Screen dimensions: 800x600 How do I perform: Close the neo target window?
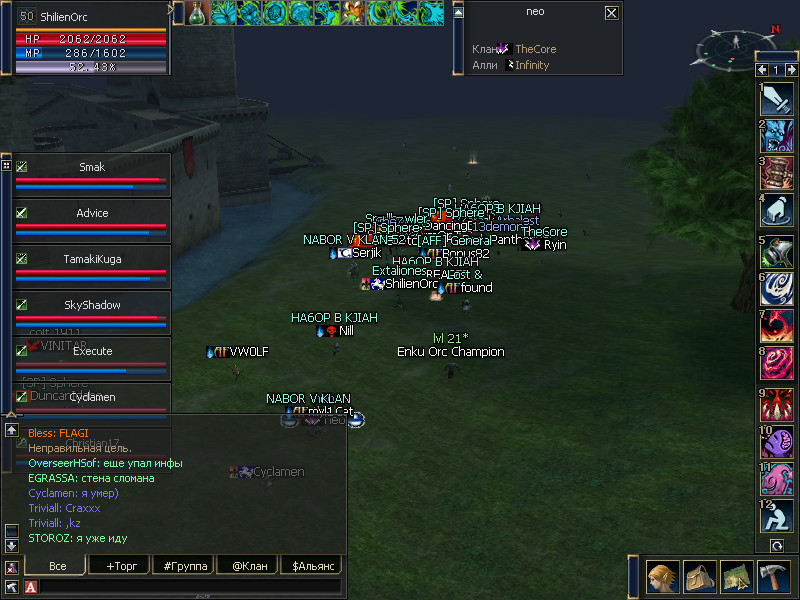click(611, 13)
